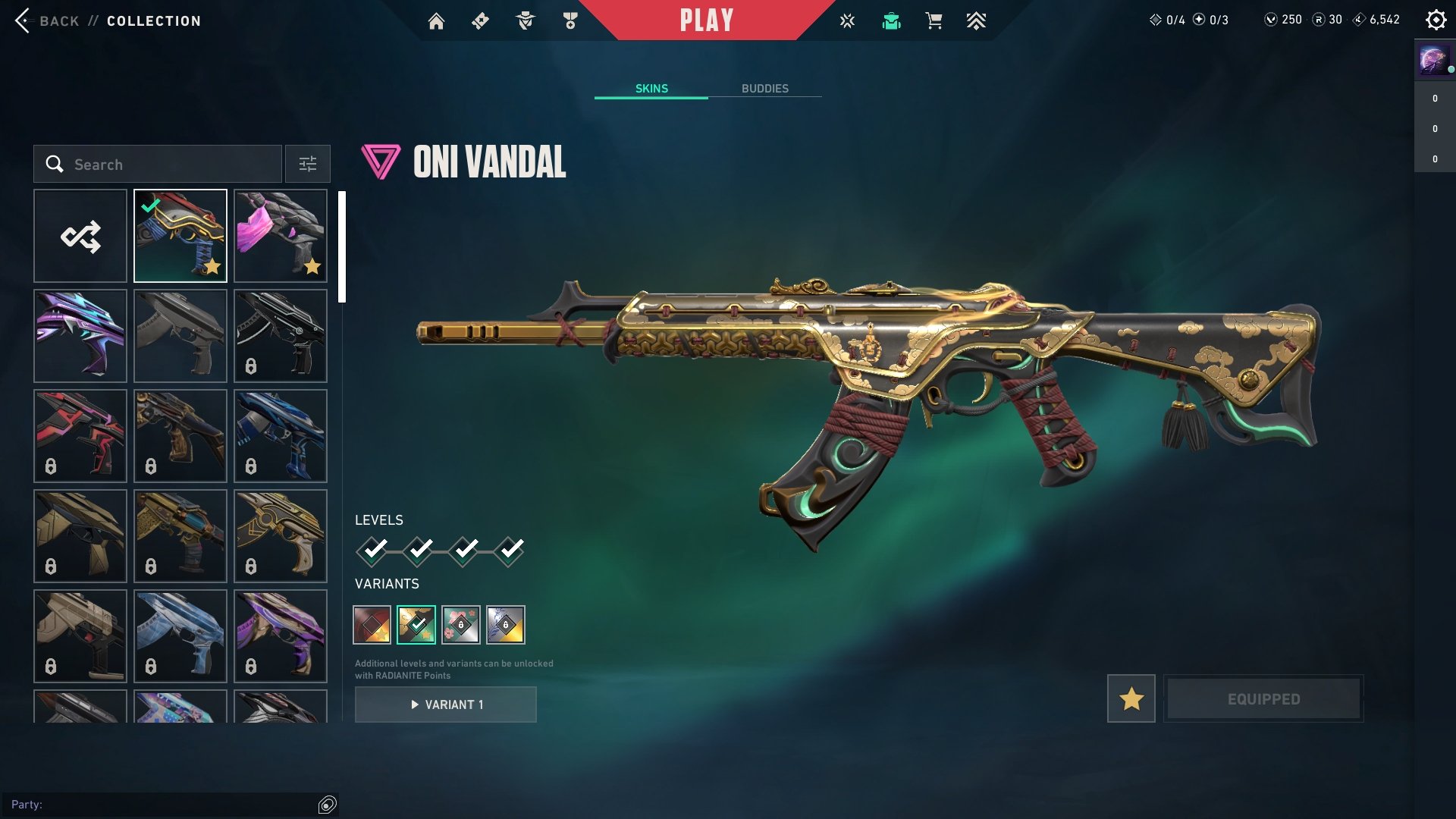The width and height of the screenshot is (1456, 819).
Task: Open search filter options beside the search bar
Action: (x=307, y=164)
